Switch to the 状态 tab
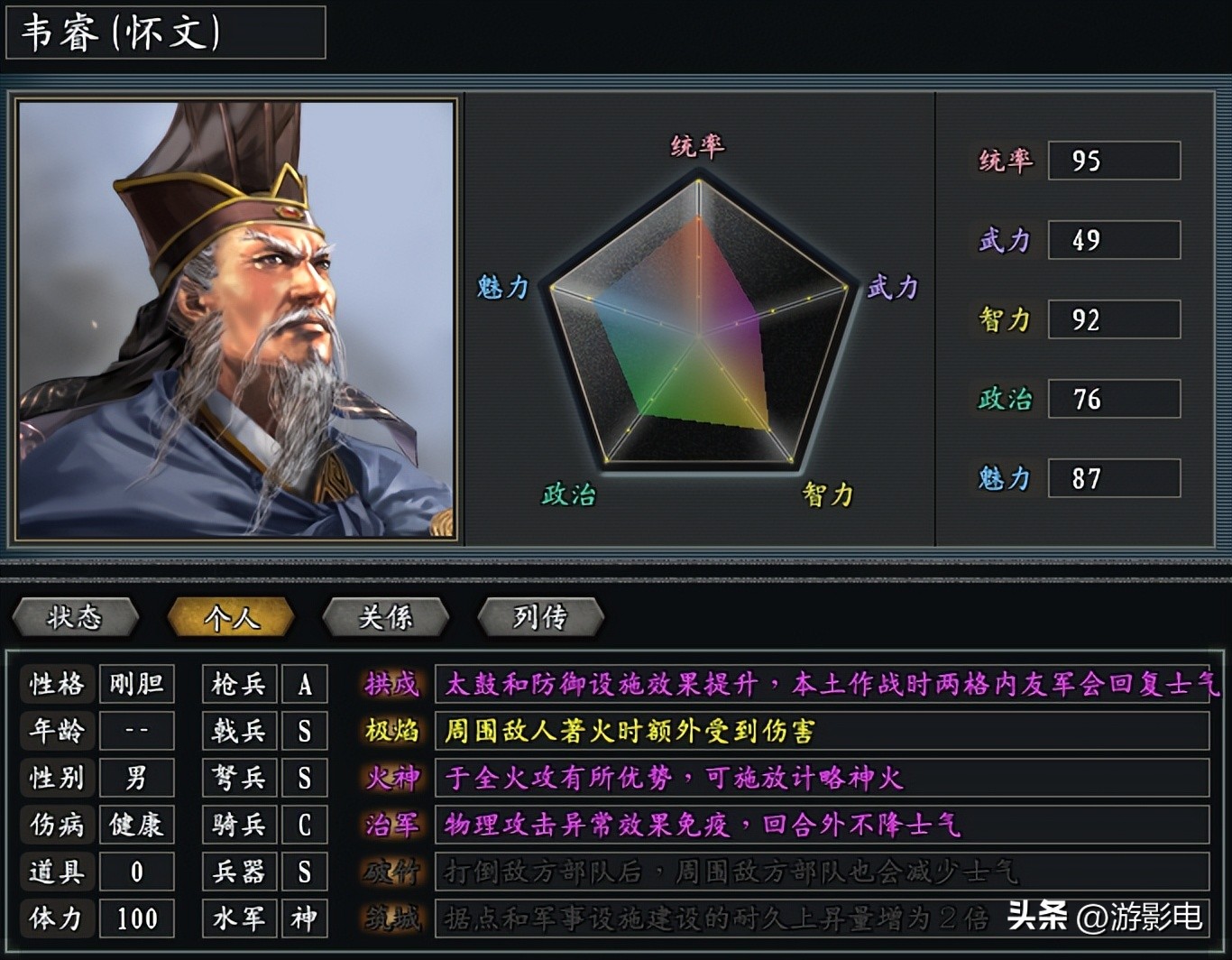1232x960 pixels. coord(75,618)
